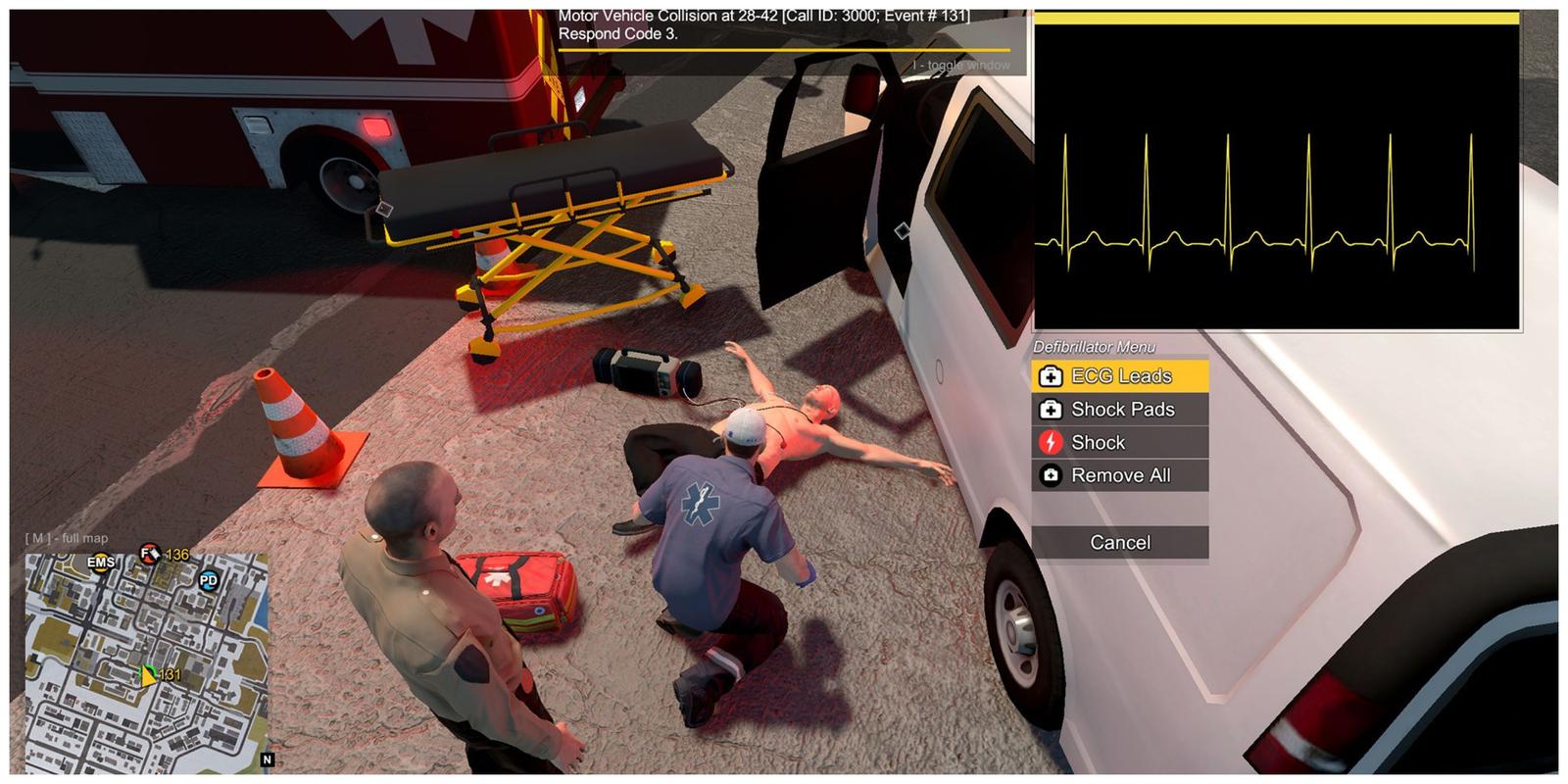Select Remove All from the defibrillator menu
Viewport: 1568px width, 784px height.
click(1120, 476)
